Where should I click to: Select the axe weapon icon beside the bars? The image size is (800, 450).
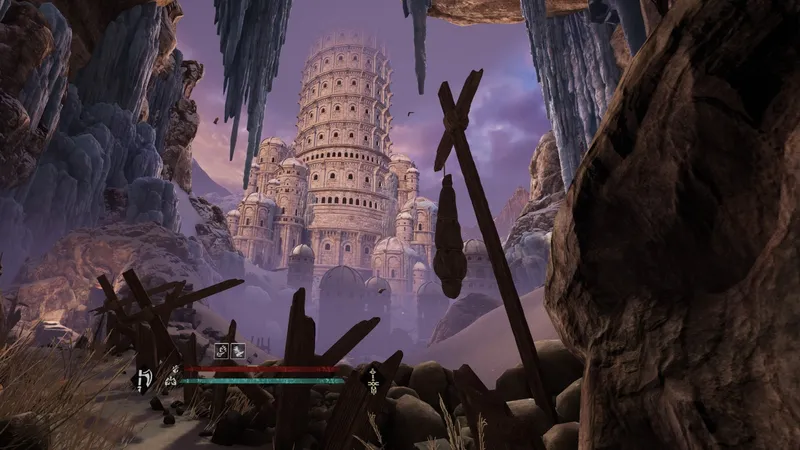(143, 379)
